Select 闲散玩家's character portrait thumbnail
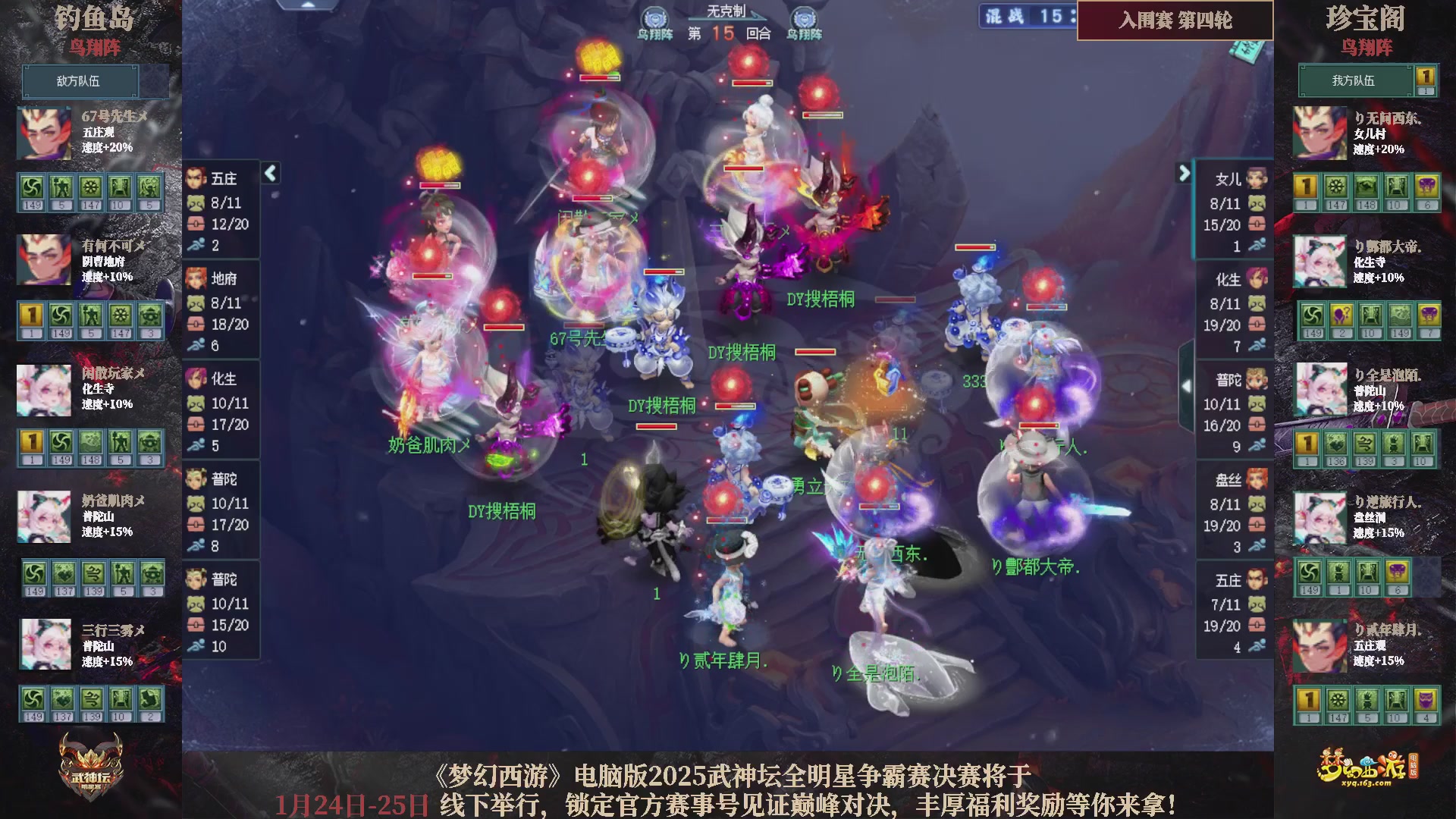Screen dimensions: 1456x819 [x=44, y=391]
